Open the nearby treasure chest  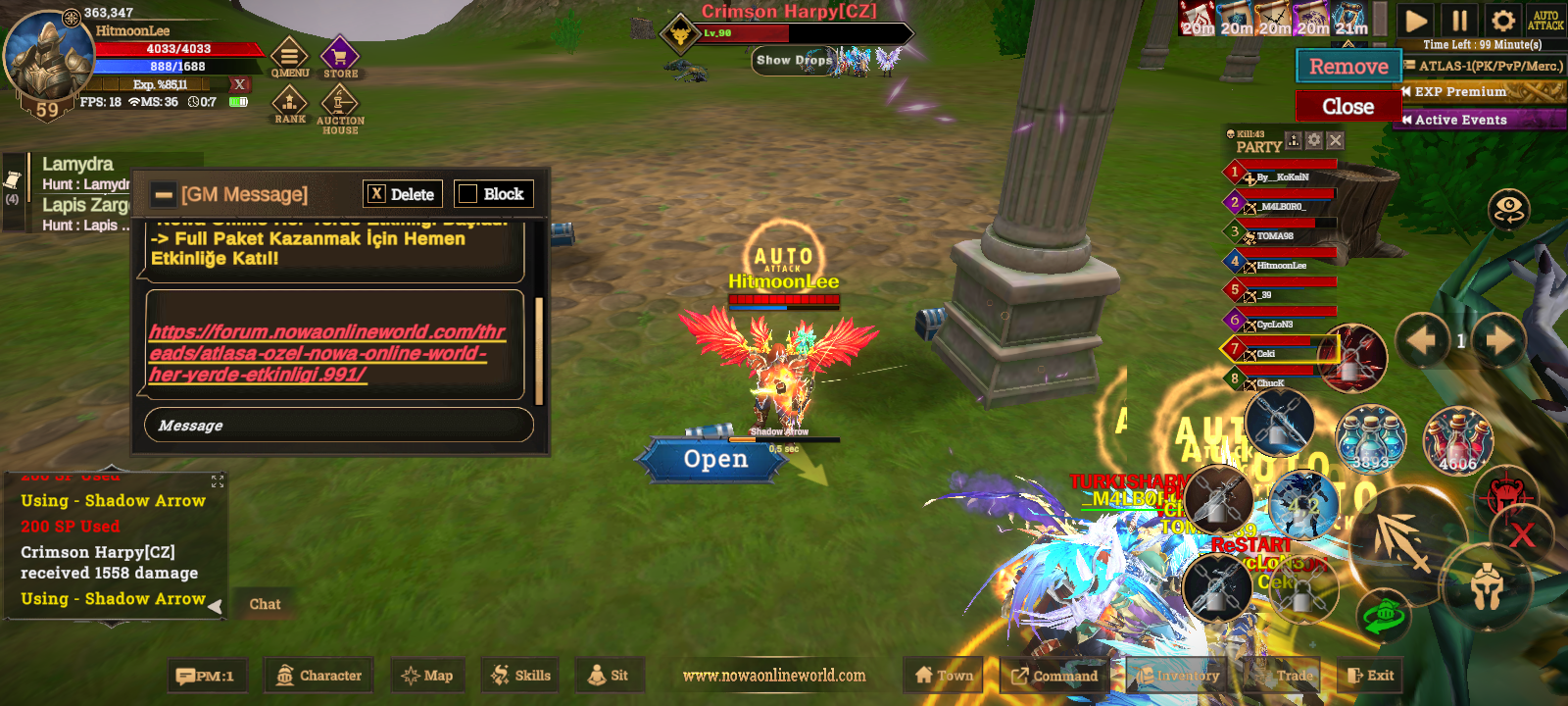tap(715, 459)
